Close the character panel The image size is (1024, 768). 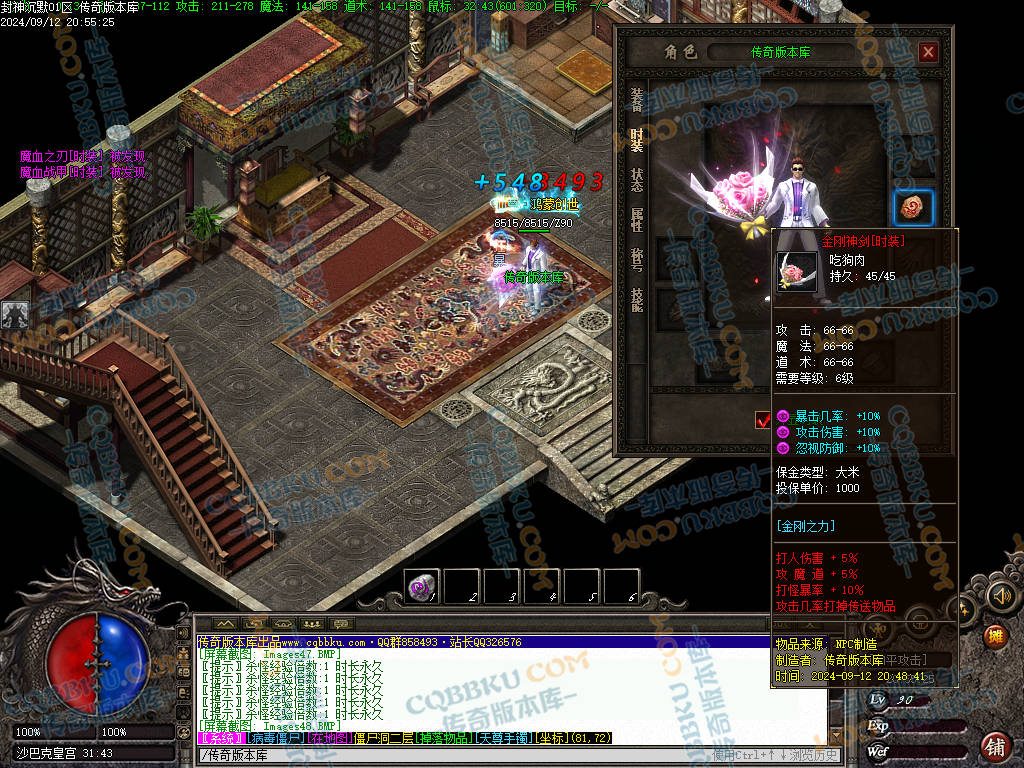pyautogui.click(x=928, y=52)
